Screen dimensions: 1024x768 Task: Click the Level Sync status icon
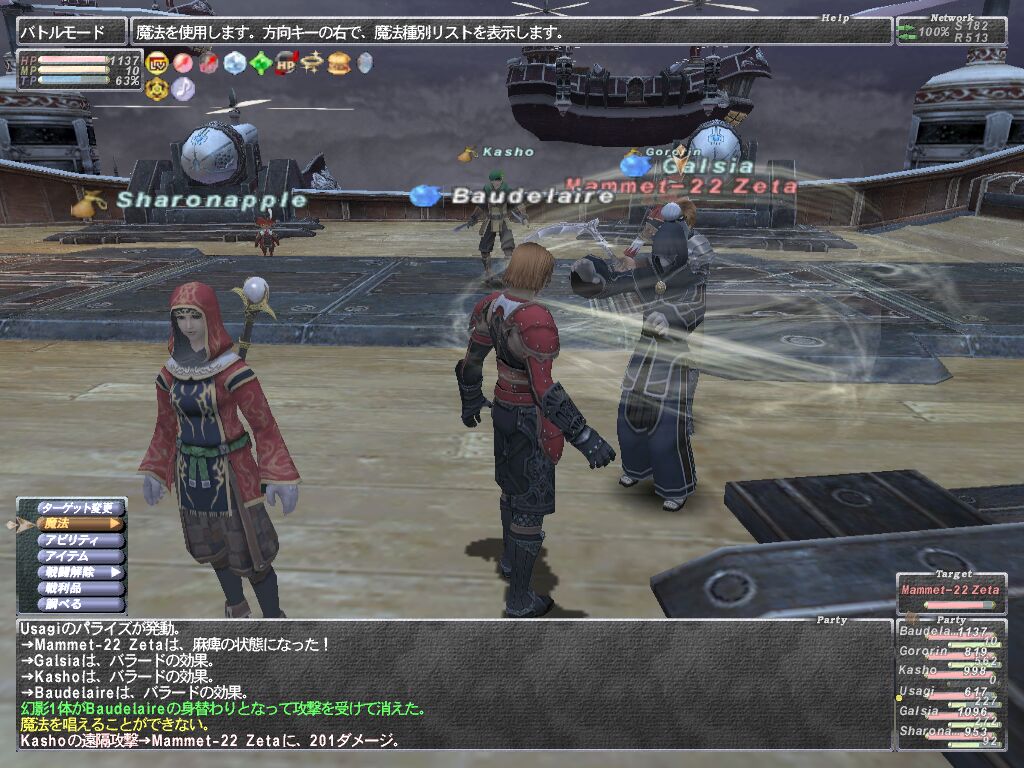click(157, 63)
